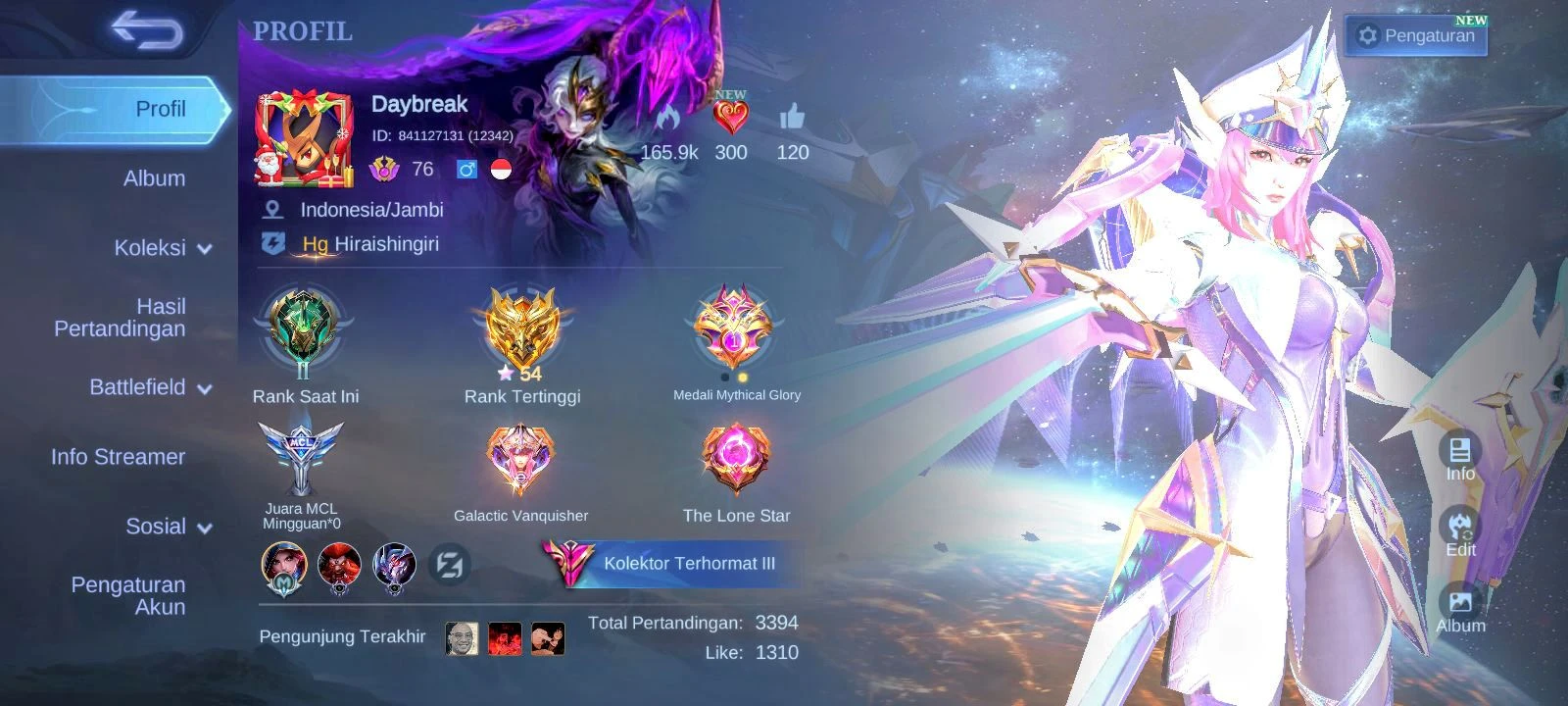The width and height of the screenshot is (1568, 706).
Task: Open Hasil Pertandingan match history
Action: [120, 318]
